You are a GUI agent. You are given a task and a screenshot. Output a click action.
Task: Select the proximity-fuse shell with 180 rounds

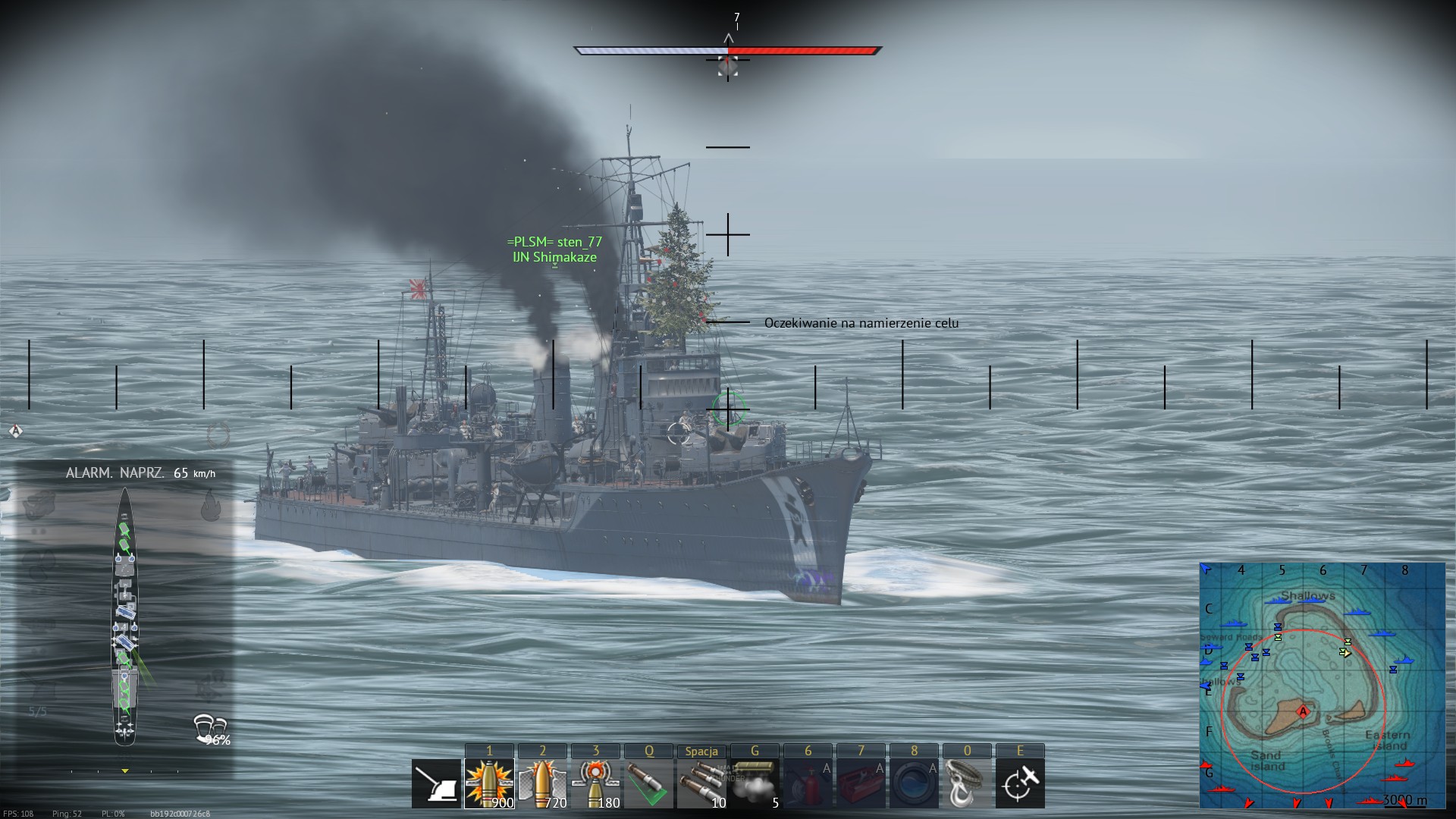(595, 783)
